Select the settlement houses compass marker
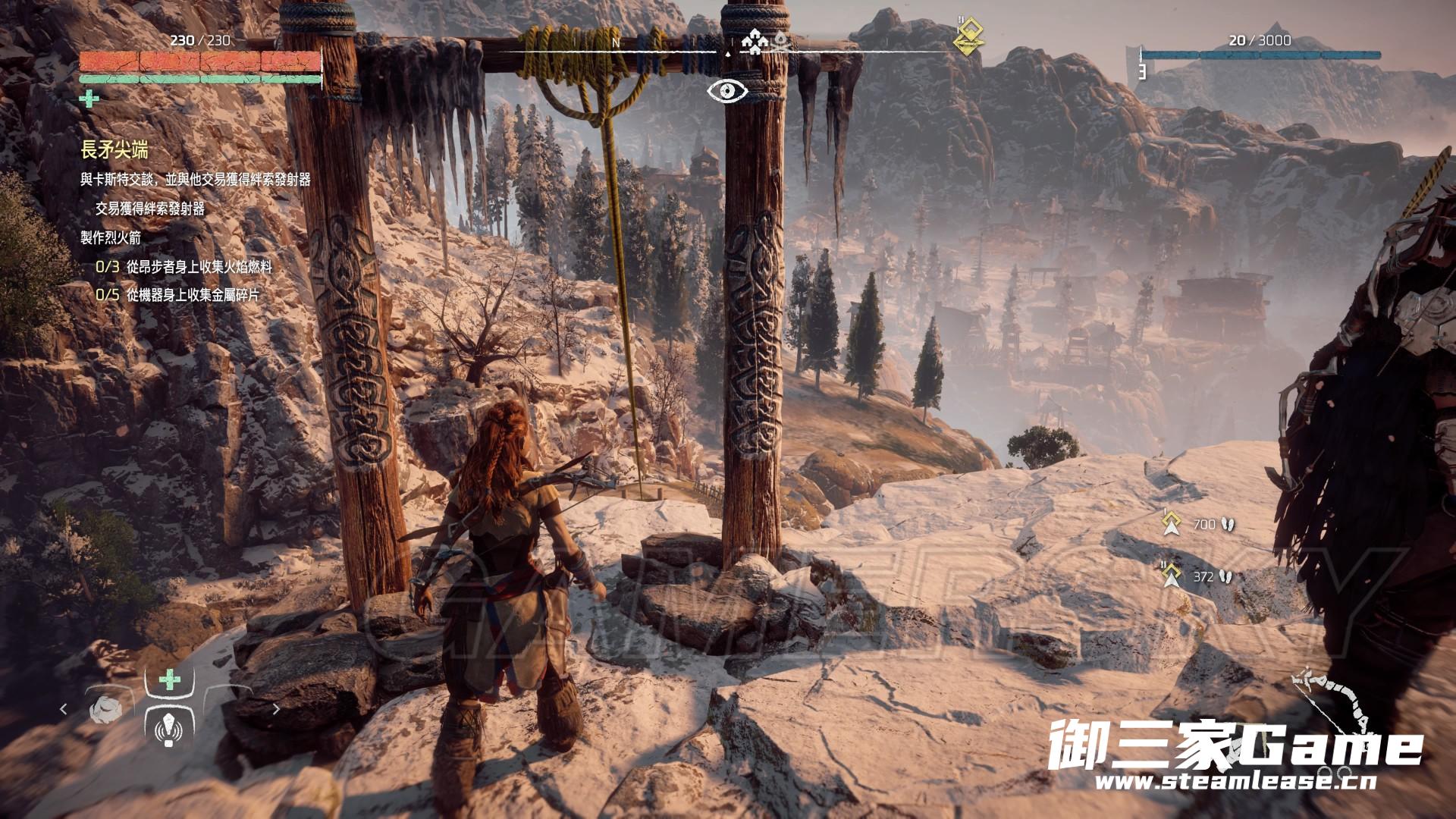Image resolution: width=1456 pixels, height=819 pixels. point(753,41)
